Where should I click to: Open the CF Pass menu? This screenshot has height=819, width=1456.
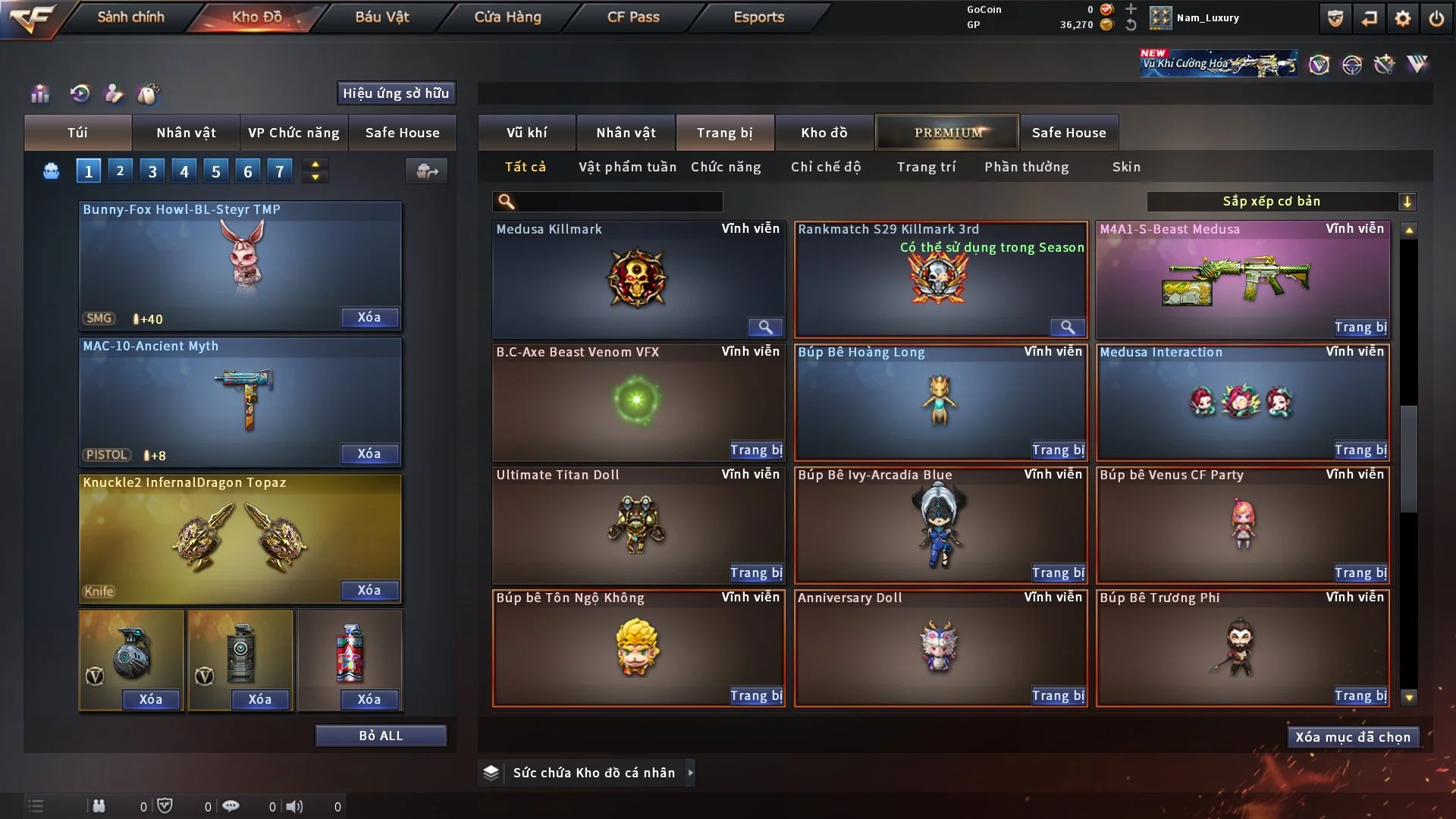click(633, 17)
